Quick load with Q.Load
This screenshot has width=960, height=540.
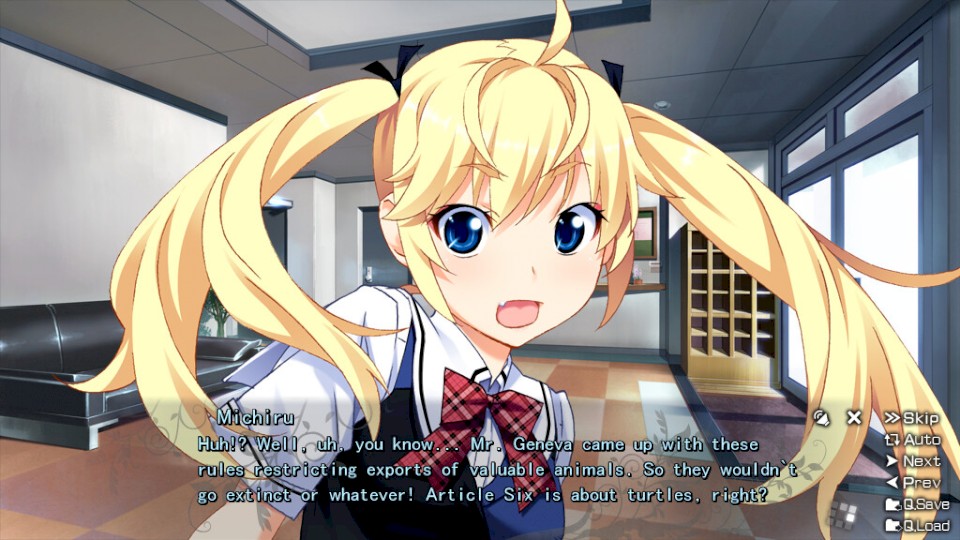click(x=916, y=526)
